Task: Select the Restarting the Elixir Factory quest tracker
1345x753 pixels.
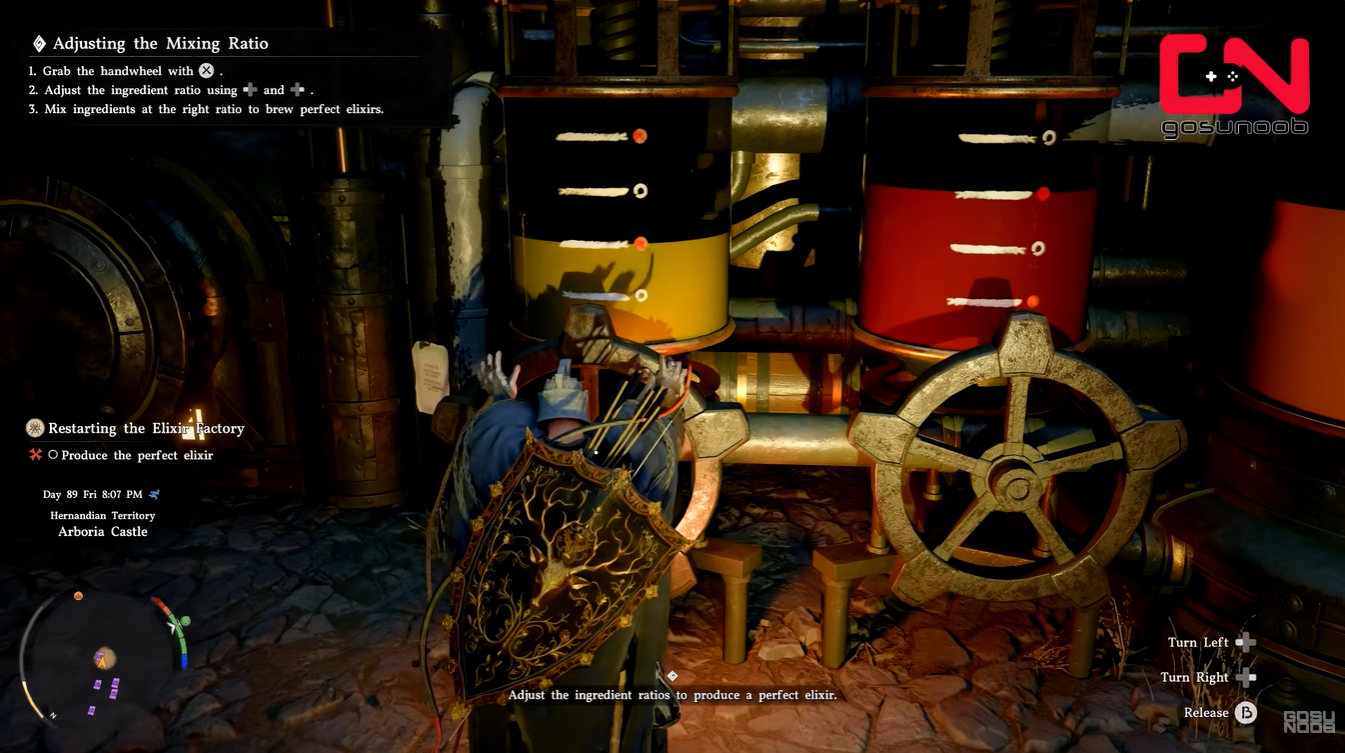Action: [146, 428]
